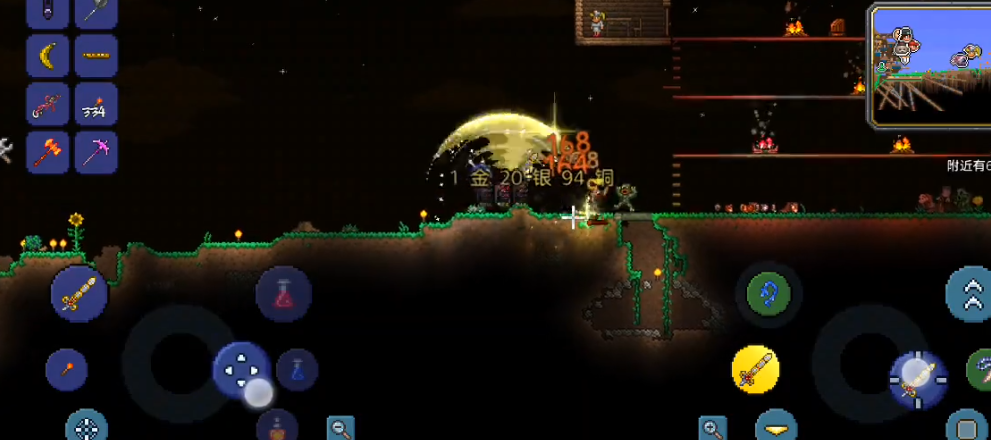
Task: Tap the yellow down-arrow drop button
Action: click(776, 428)
